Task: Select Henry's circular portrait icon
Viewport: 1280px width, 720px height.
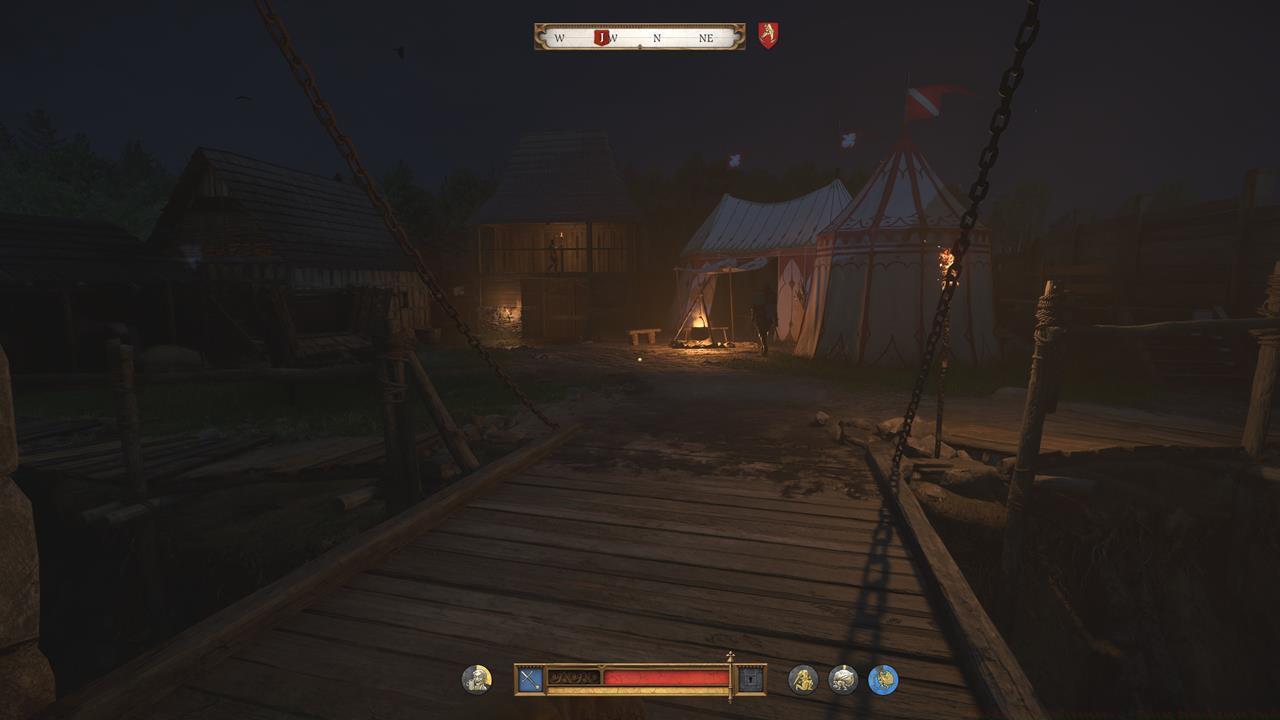Action: pyautogui.click(x=477, y=677)
